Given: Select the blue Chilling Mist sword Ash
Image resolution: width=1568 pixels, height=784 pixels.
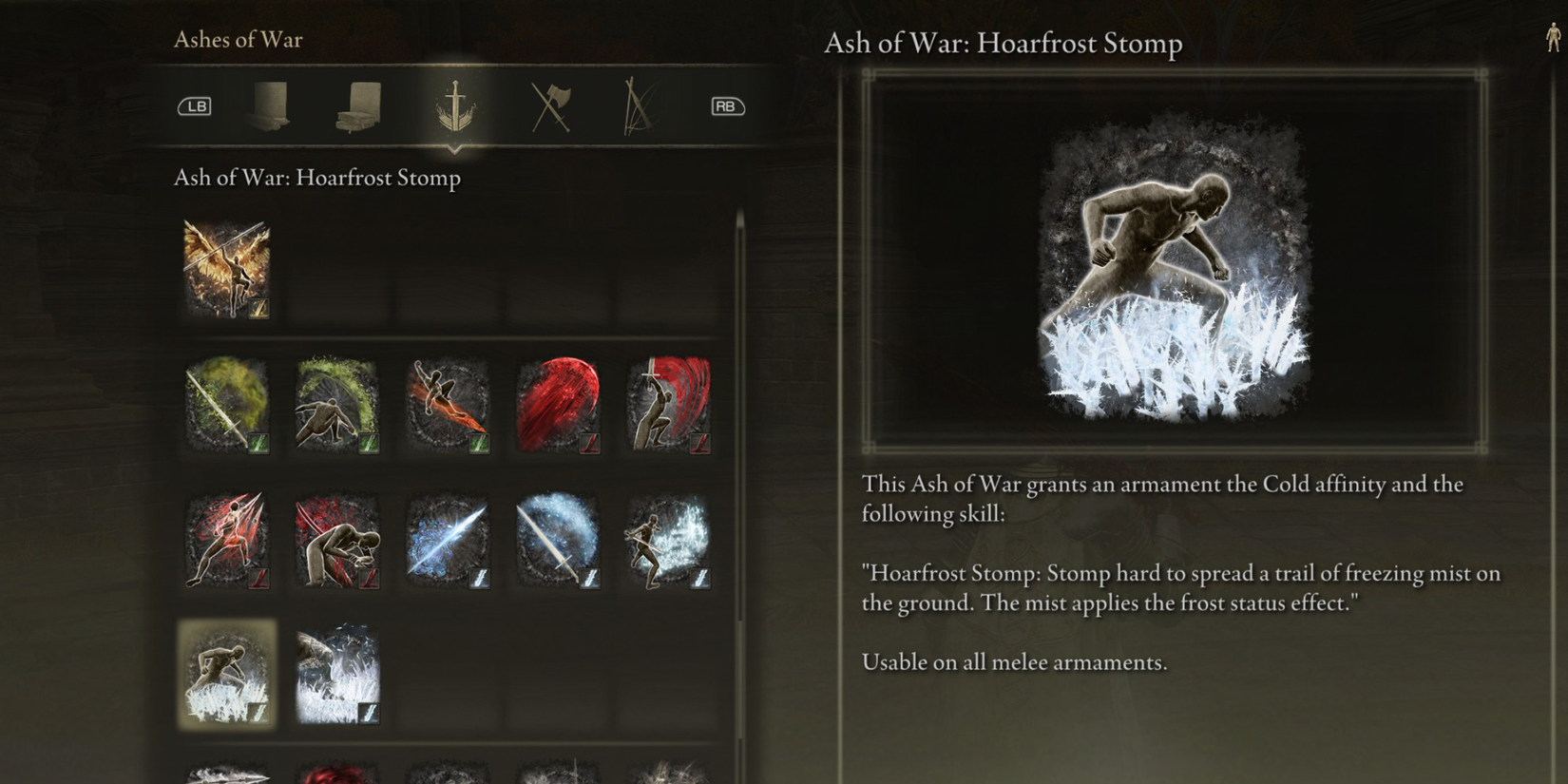Looking at the screenshot, I should click(x=557, y=541).
